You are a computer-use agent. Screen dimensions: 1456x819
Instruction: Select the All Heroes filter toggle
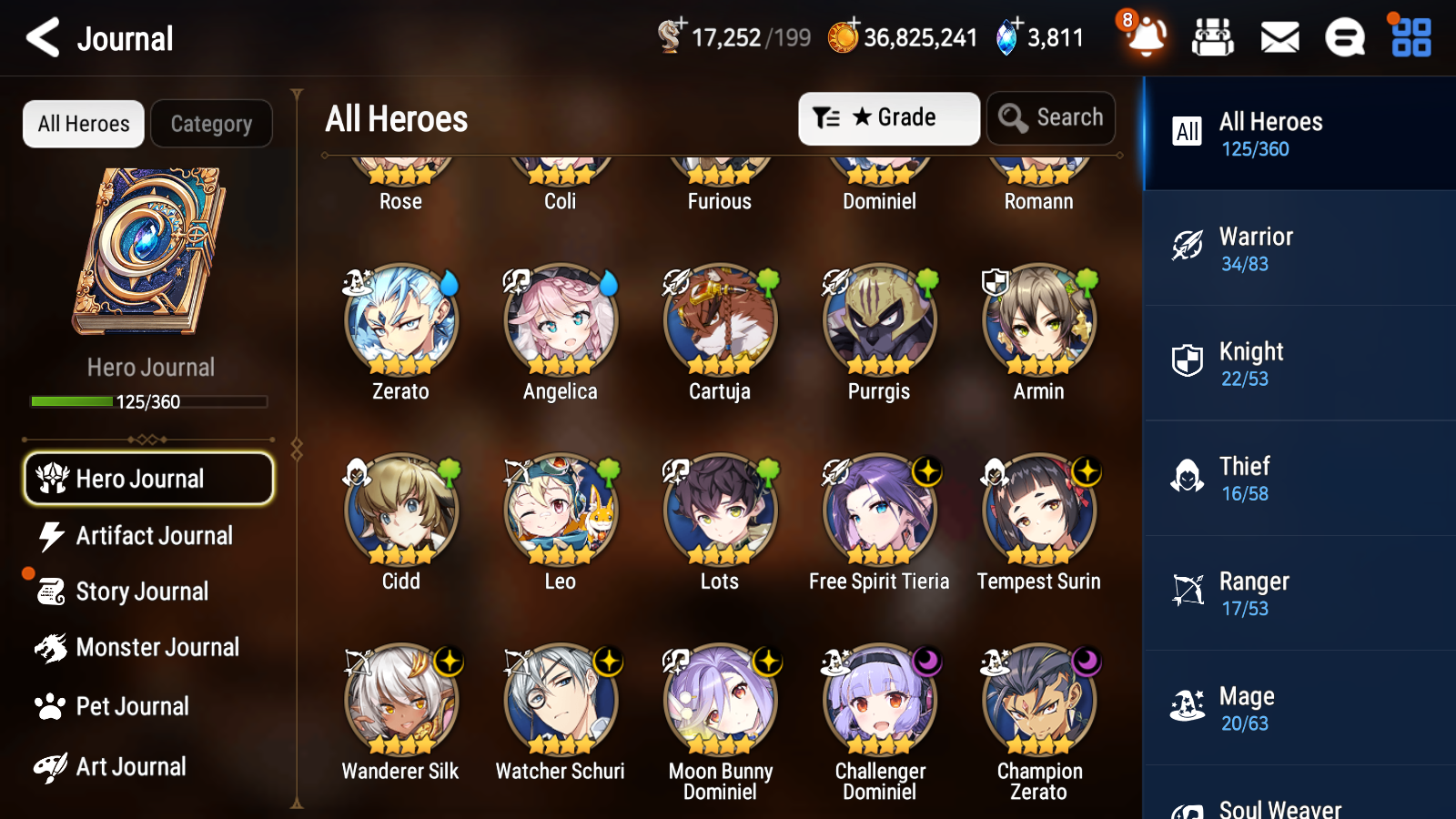pos(83,124)
